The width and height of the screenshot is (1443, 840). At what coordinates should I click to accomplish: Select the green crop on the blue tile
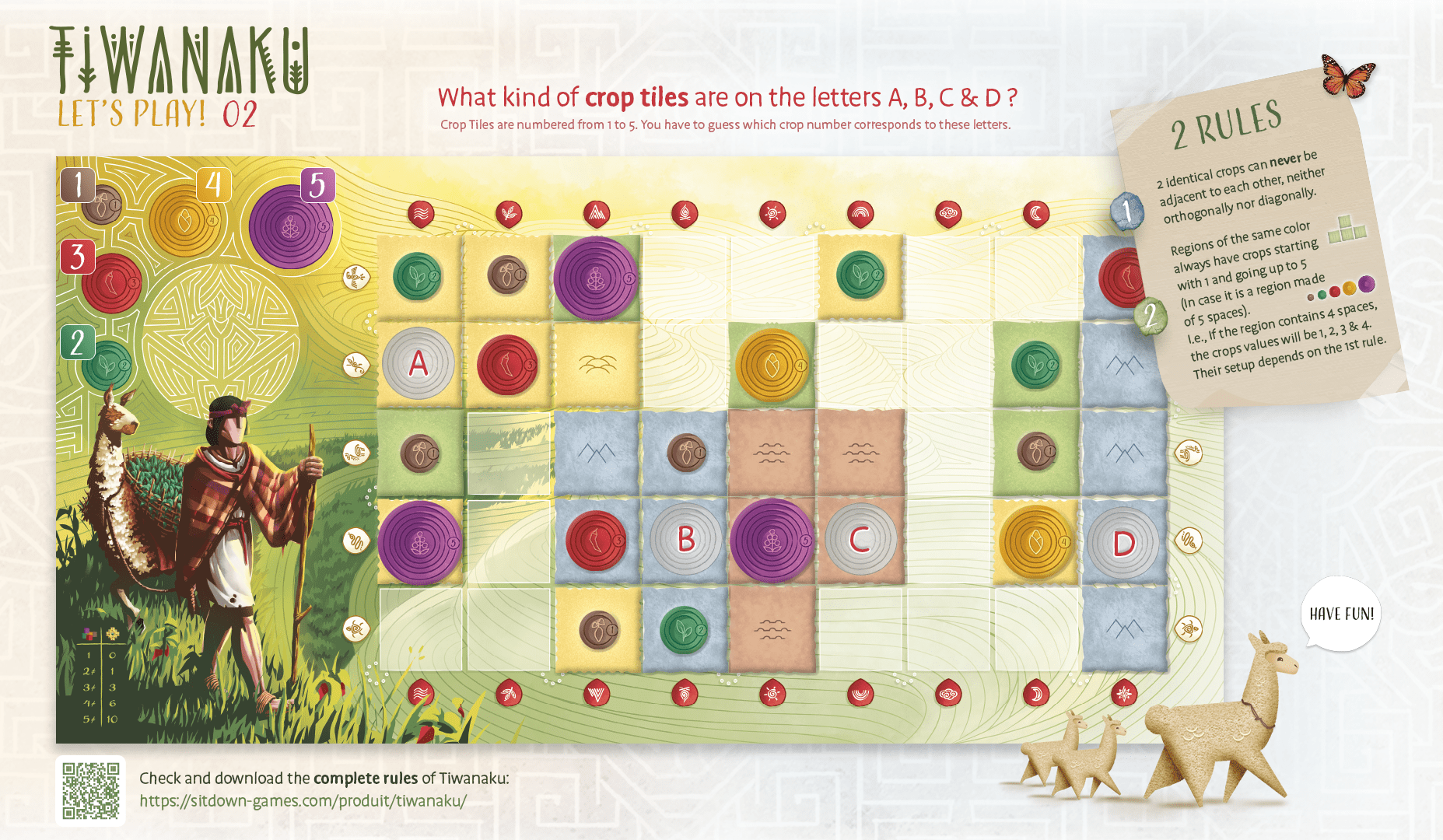684,629
